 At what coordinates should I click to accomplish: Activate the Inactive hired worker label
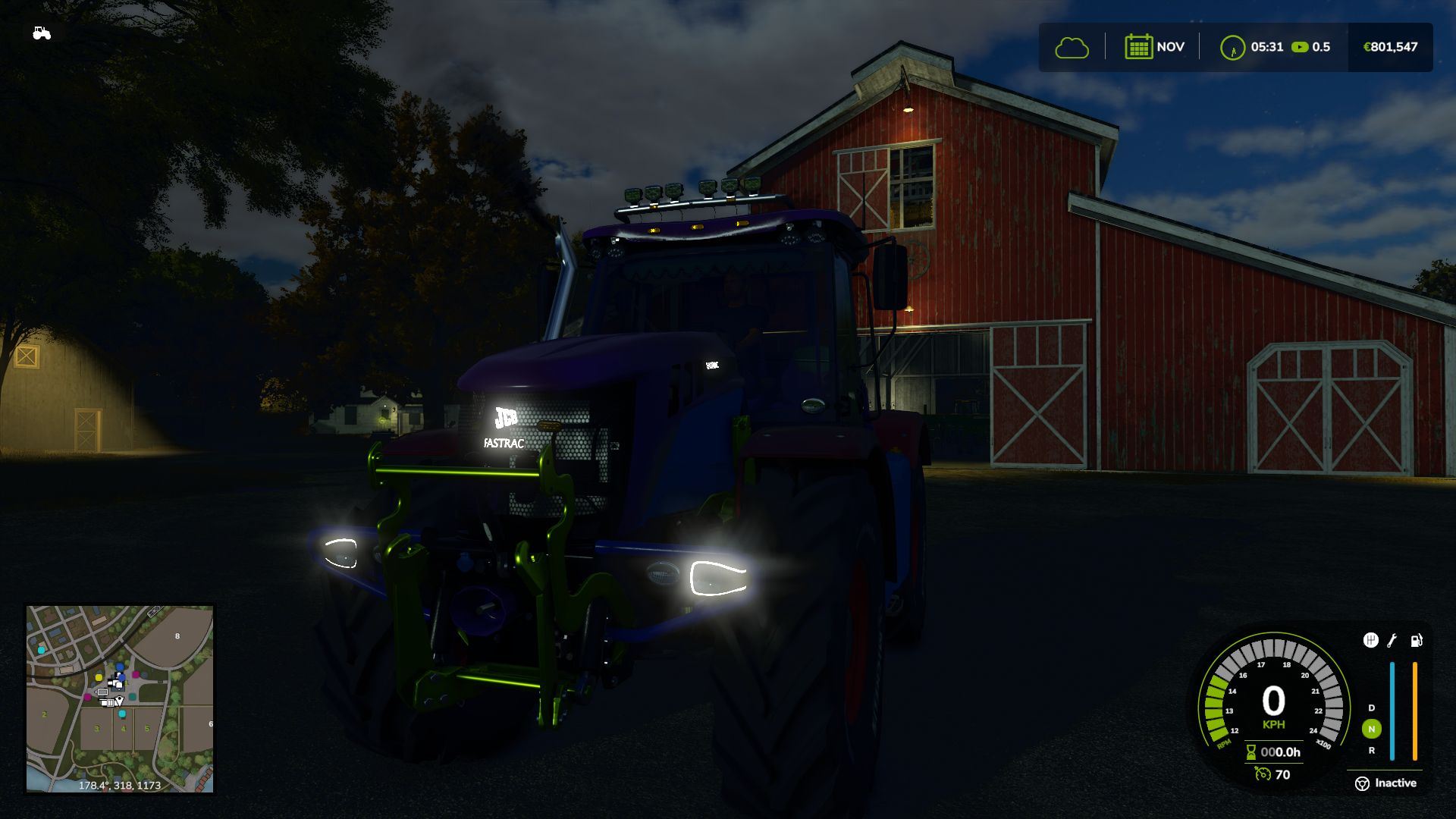point(1396,783)
